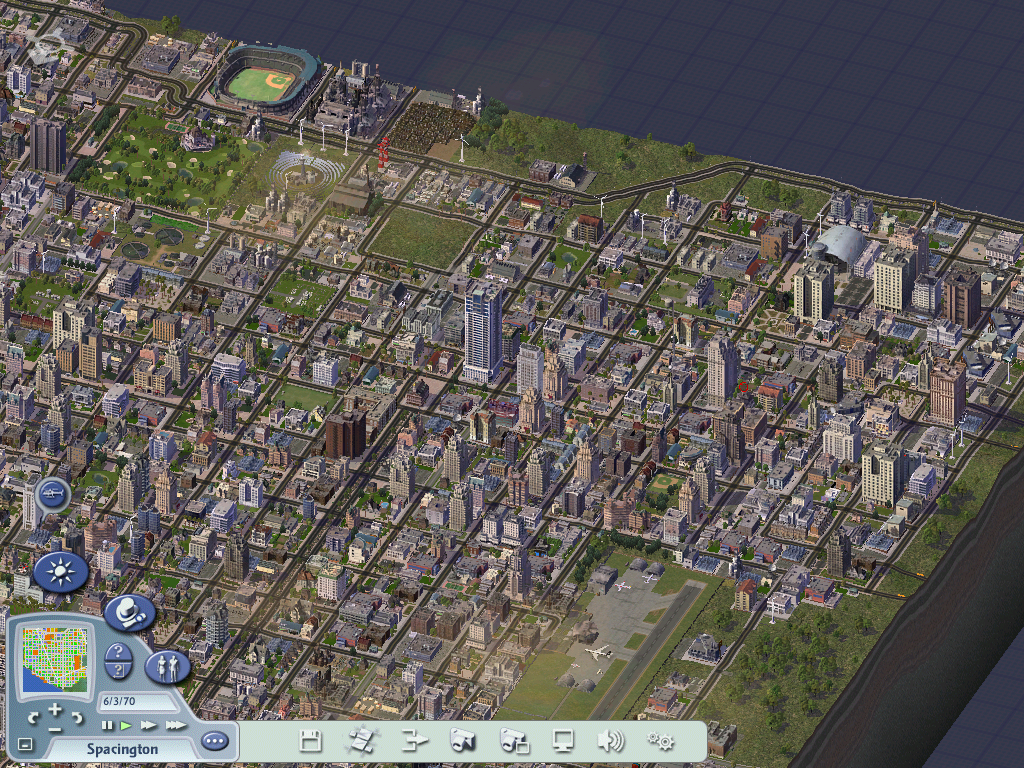Zoom out with the minus button
1024x768 pixels.
[x=55, y=729]
